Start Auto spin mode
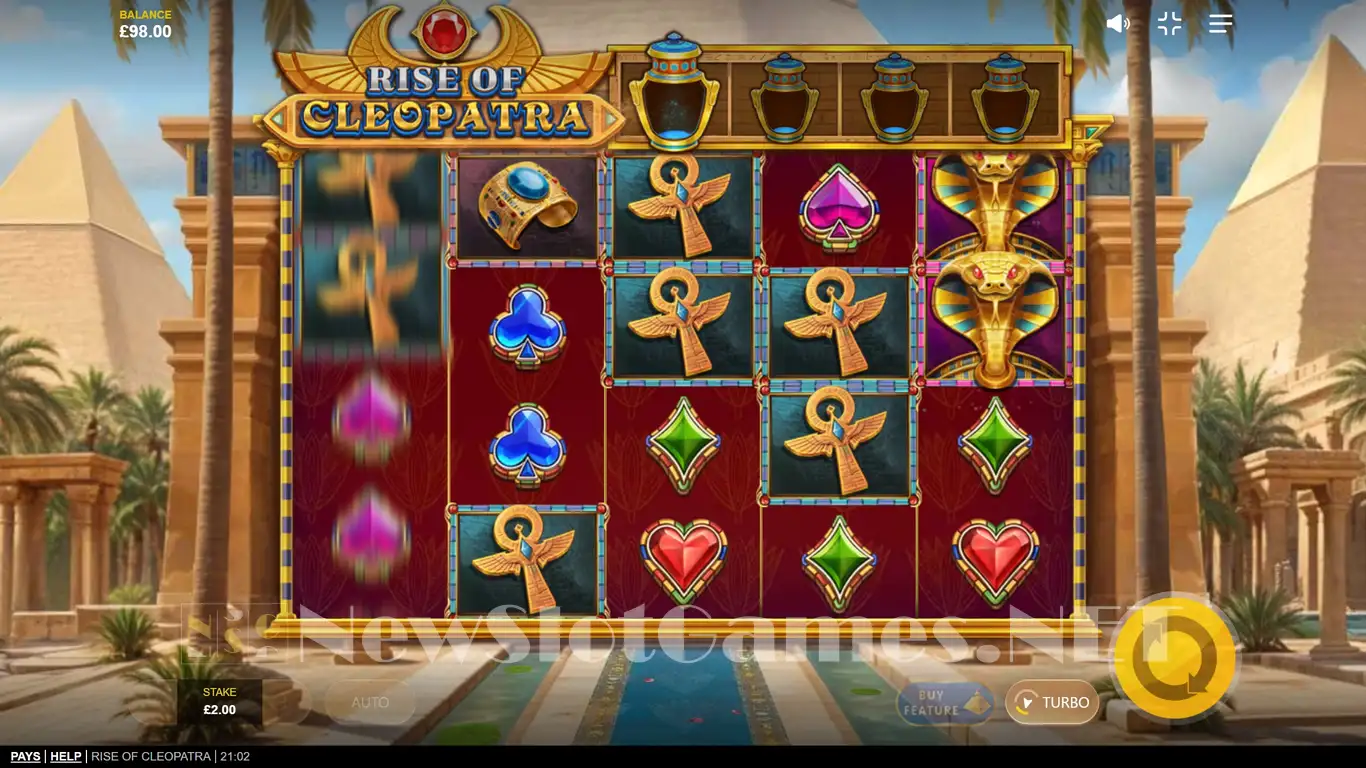 tap(370, 703)
